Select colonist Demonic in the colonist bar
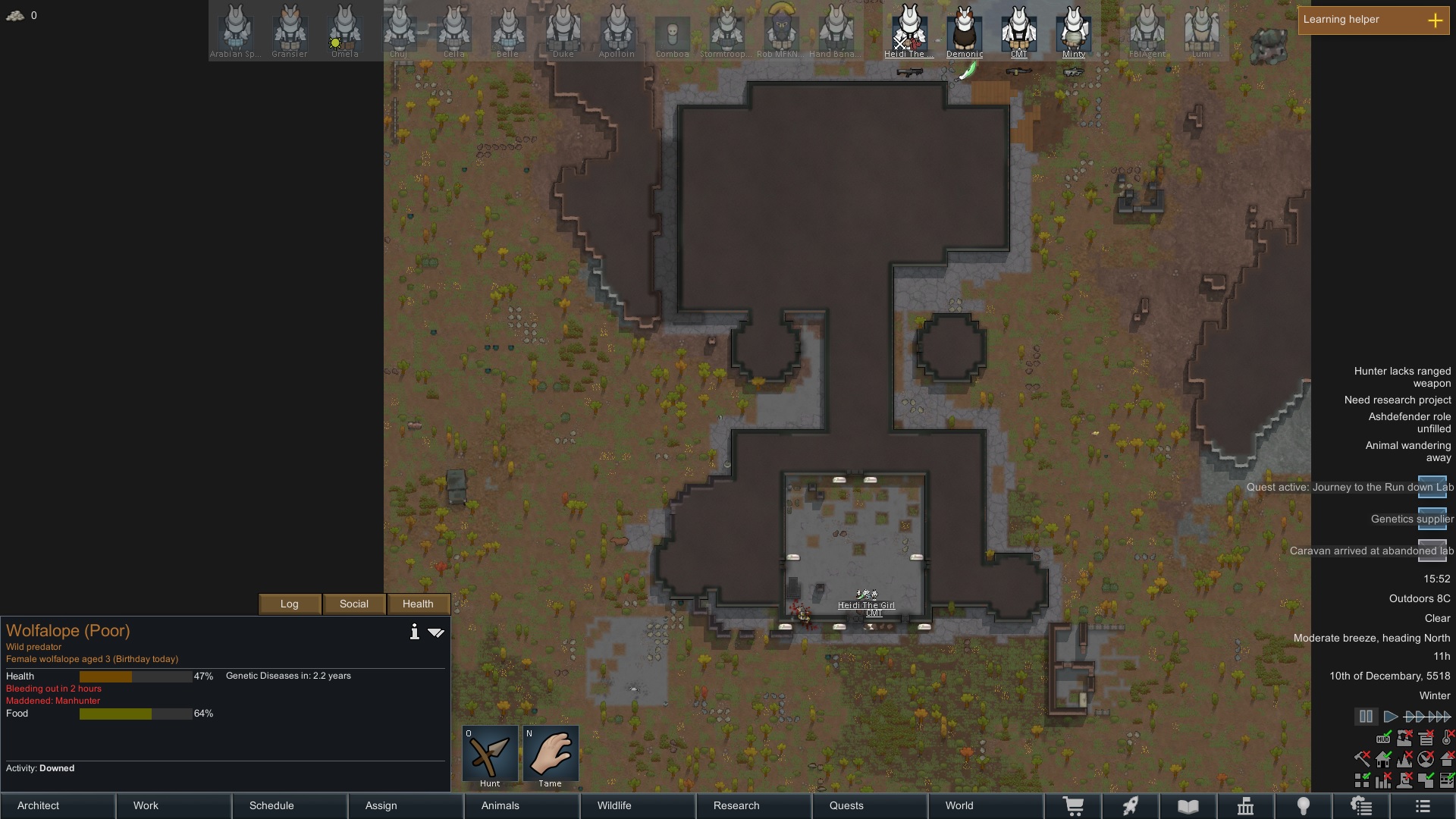The width and height of the screenshot is (1456, 819). coord(965,32)
